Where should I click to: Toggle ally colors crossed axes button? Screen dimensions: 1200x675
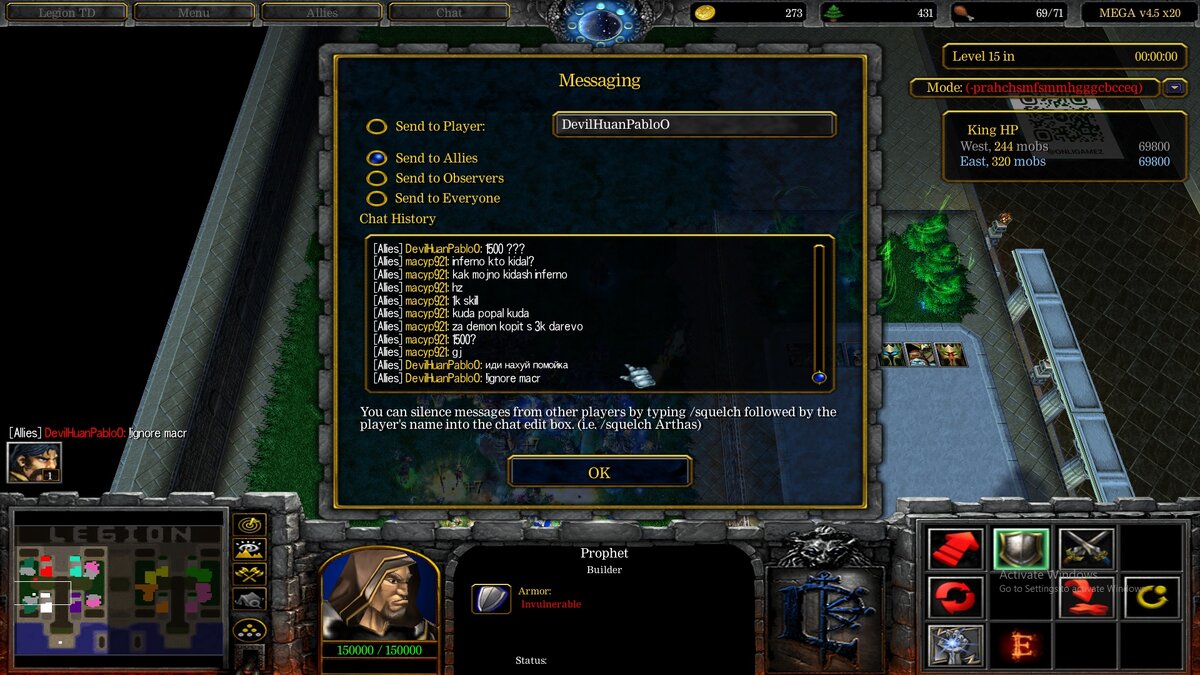pyautogui.click(x=249, y=574)
